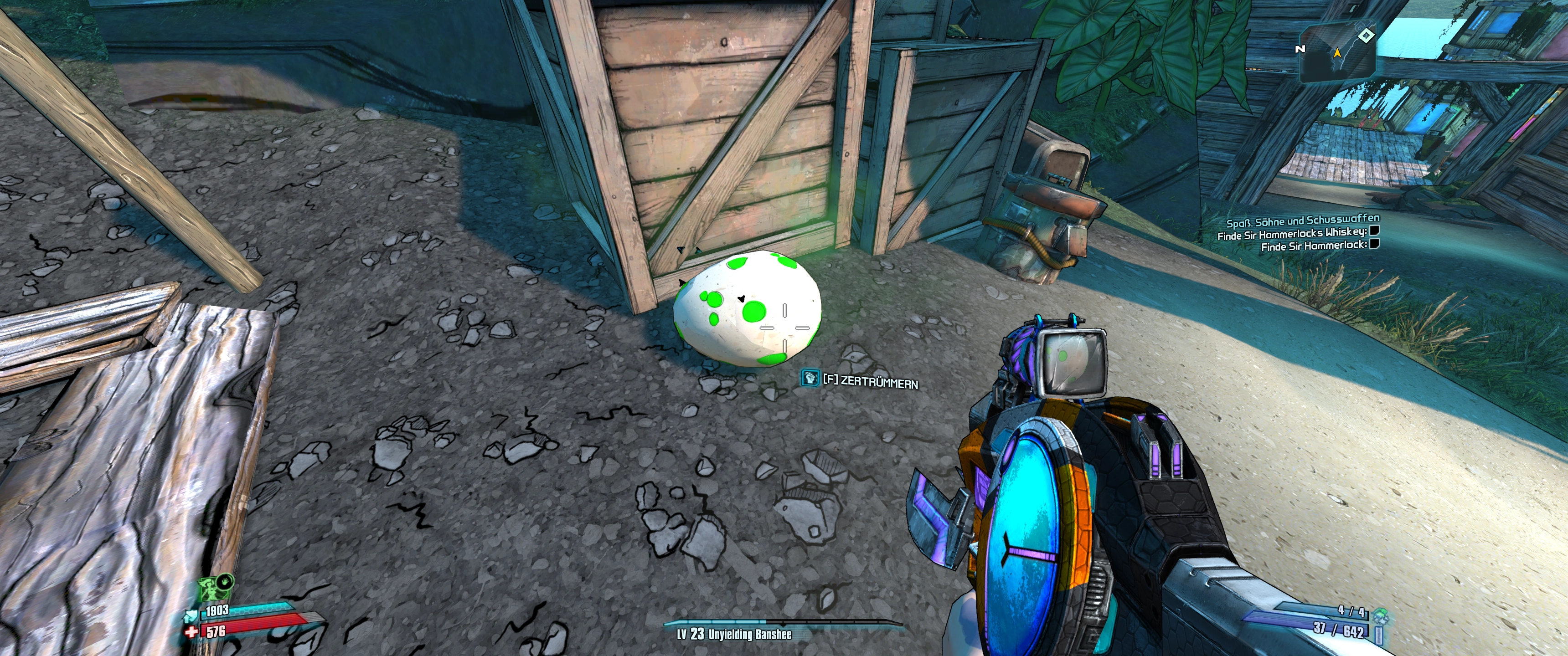Click the green Siren character portrait icon
Screen dimensions: 1568x656
211,591
